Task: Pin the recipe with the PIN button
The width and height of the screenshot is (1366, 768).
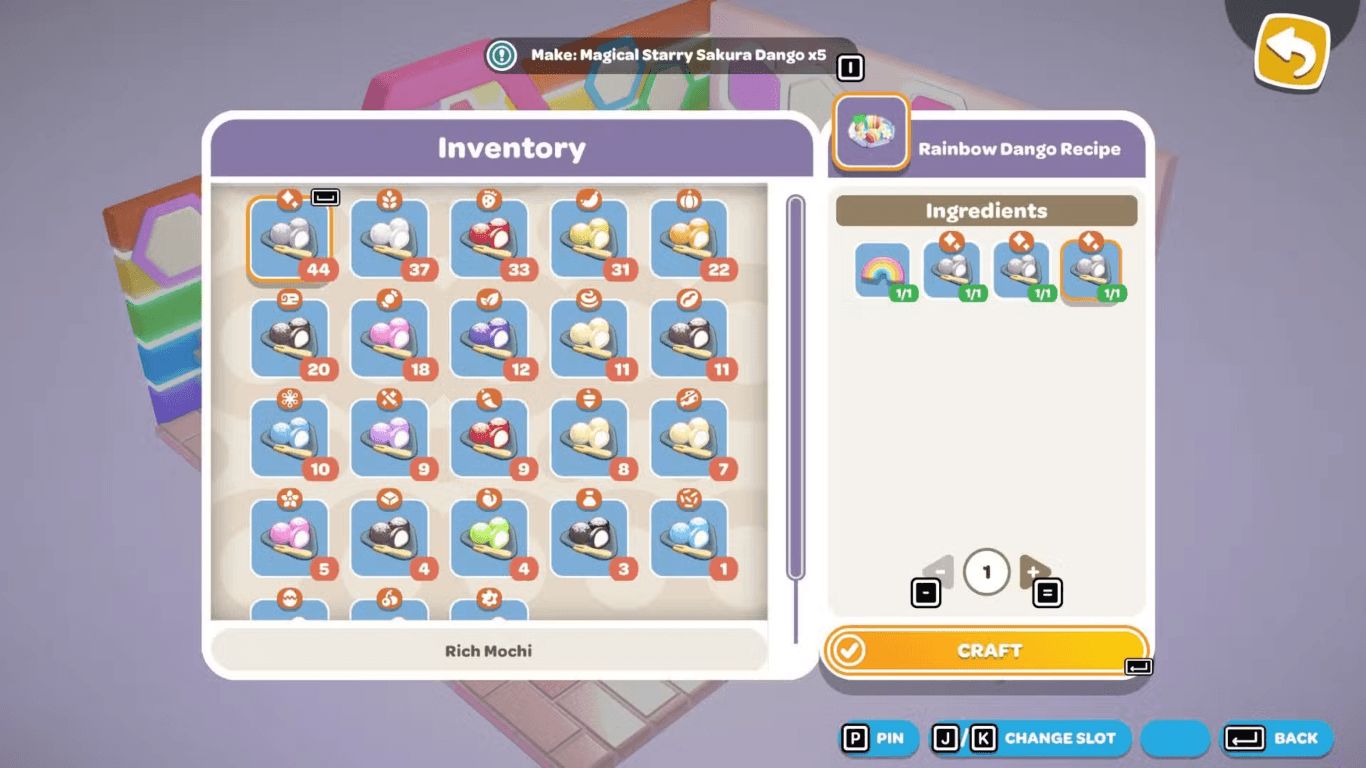Action: [877, 738]
